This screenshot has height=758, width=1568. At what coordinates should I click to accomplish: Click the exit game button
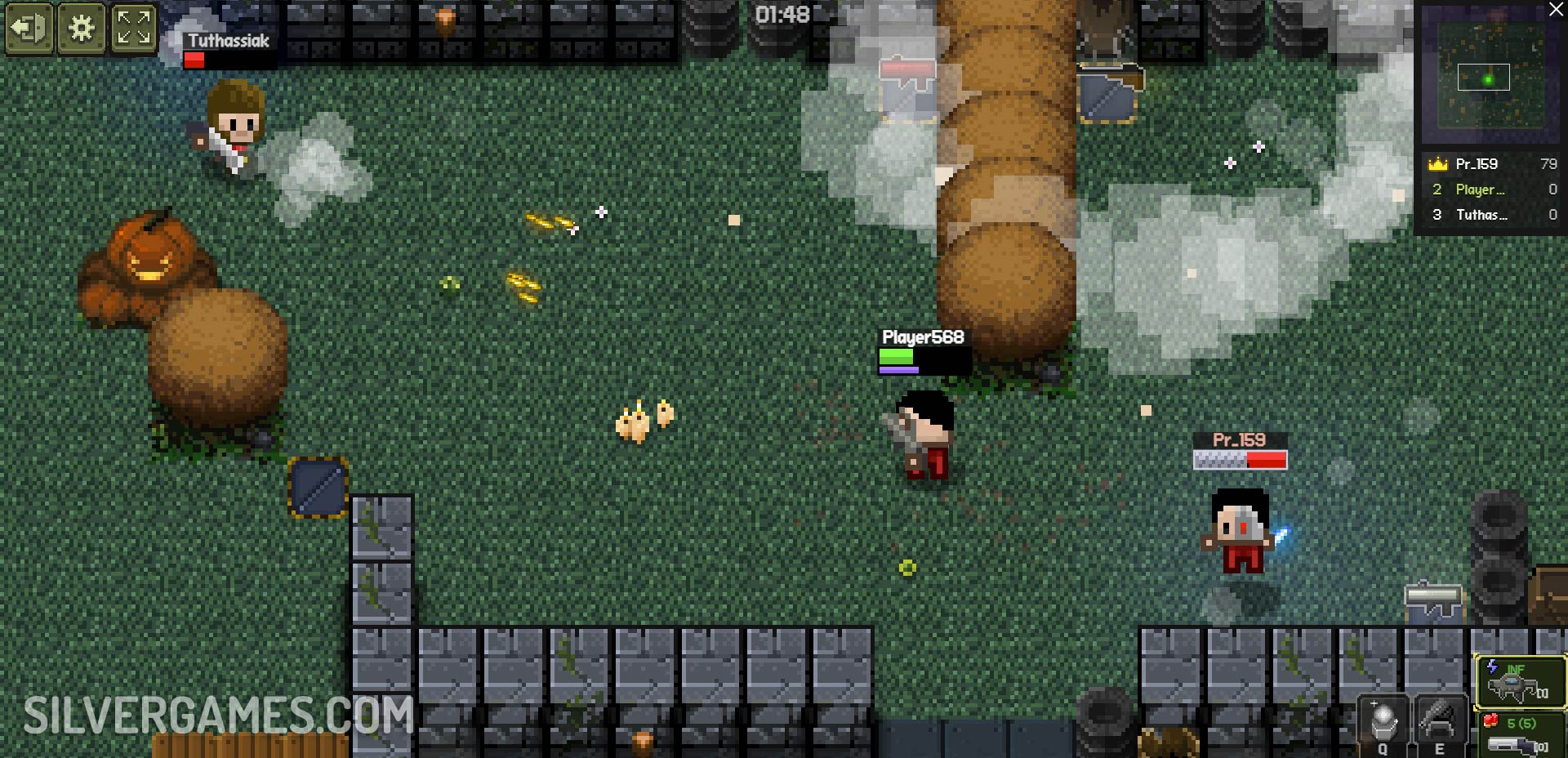pos(29,29)
